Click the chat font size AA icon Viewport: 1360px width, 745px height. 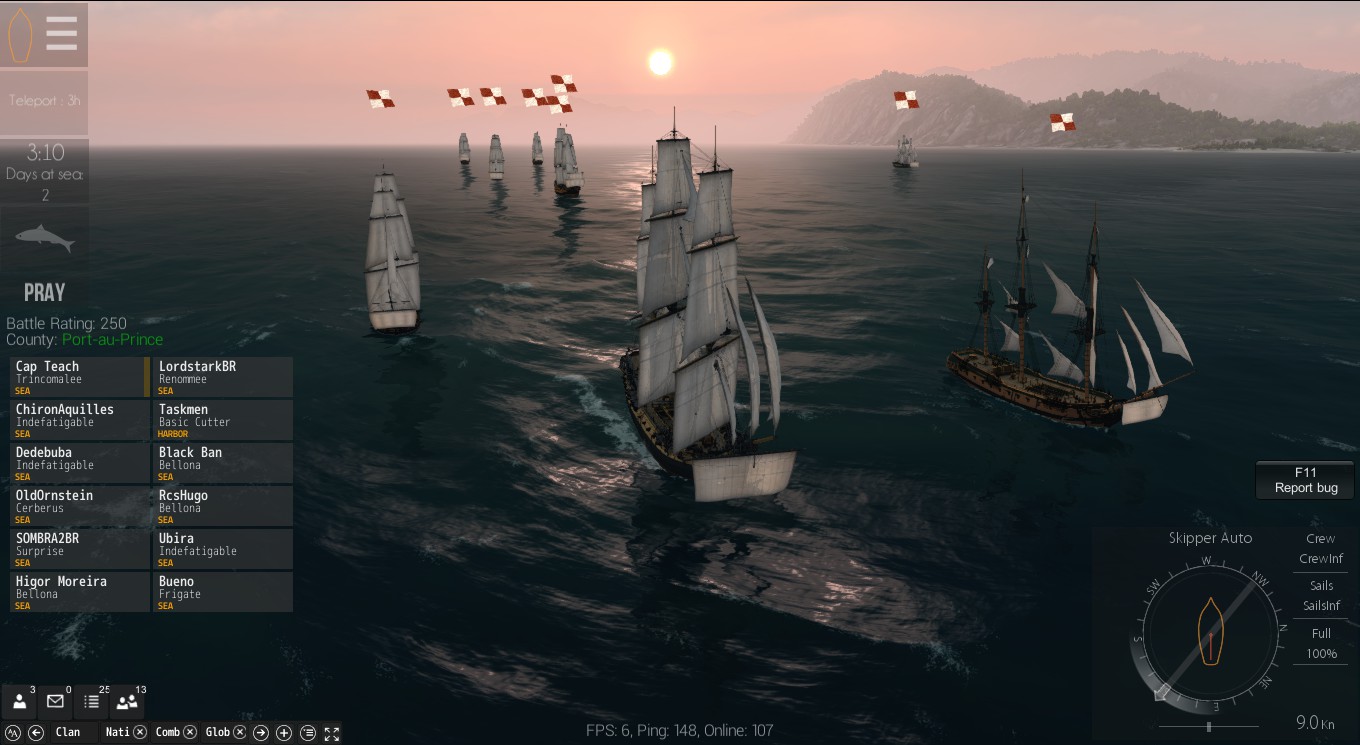tap(13, 733)
